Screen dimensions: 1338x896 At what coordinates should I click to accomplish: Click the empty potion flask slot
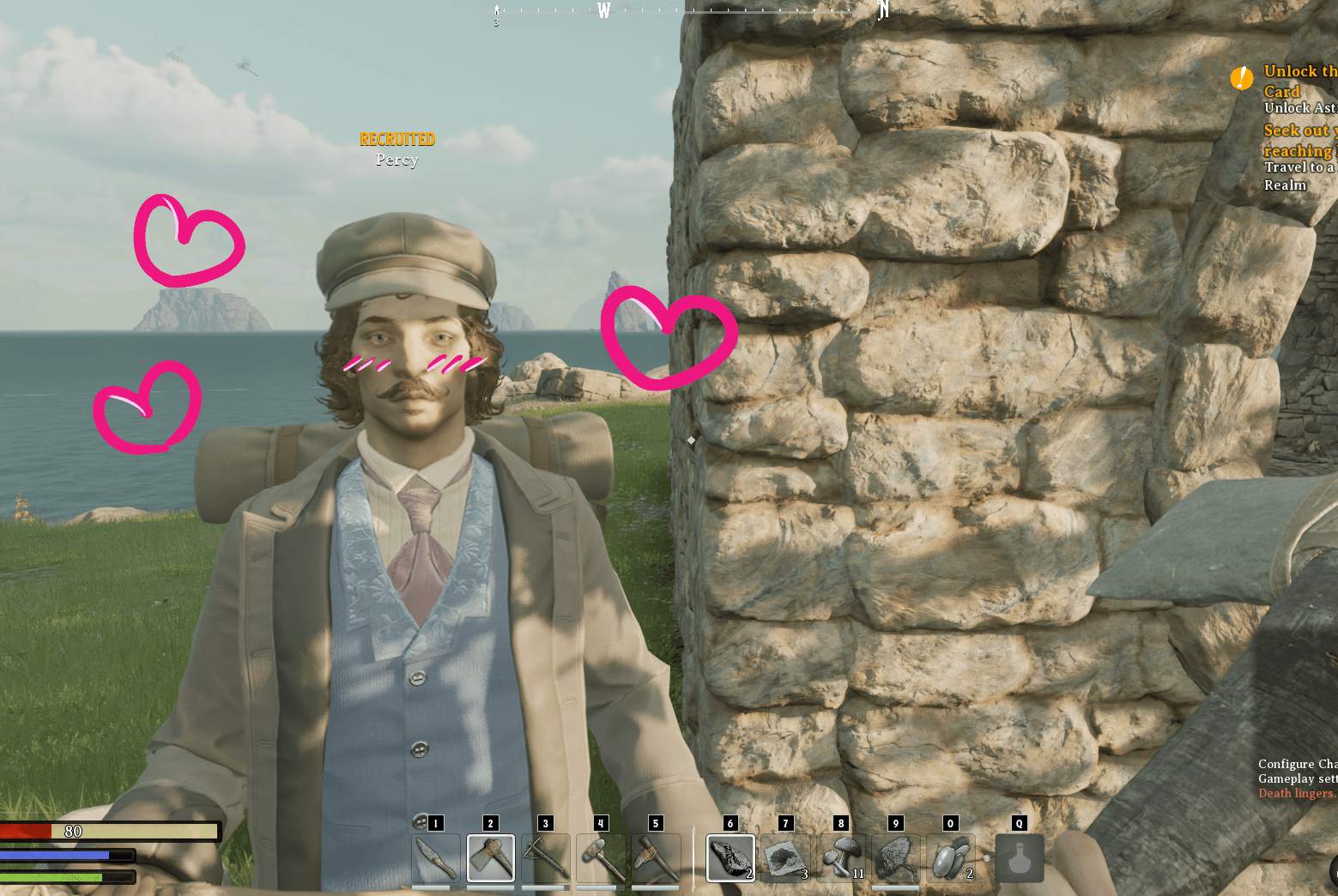[1020, 857]
